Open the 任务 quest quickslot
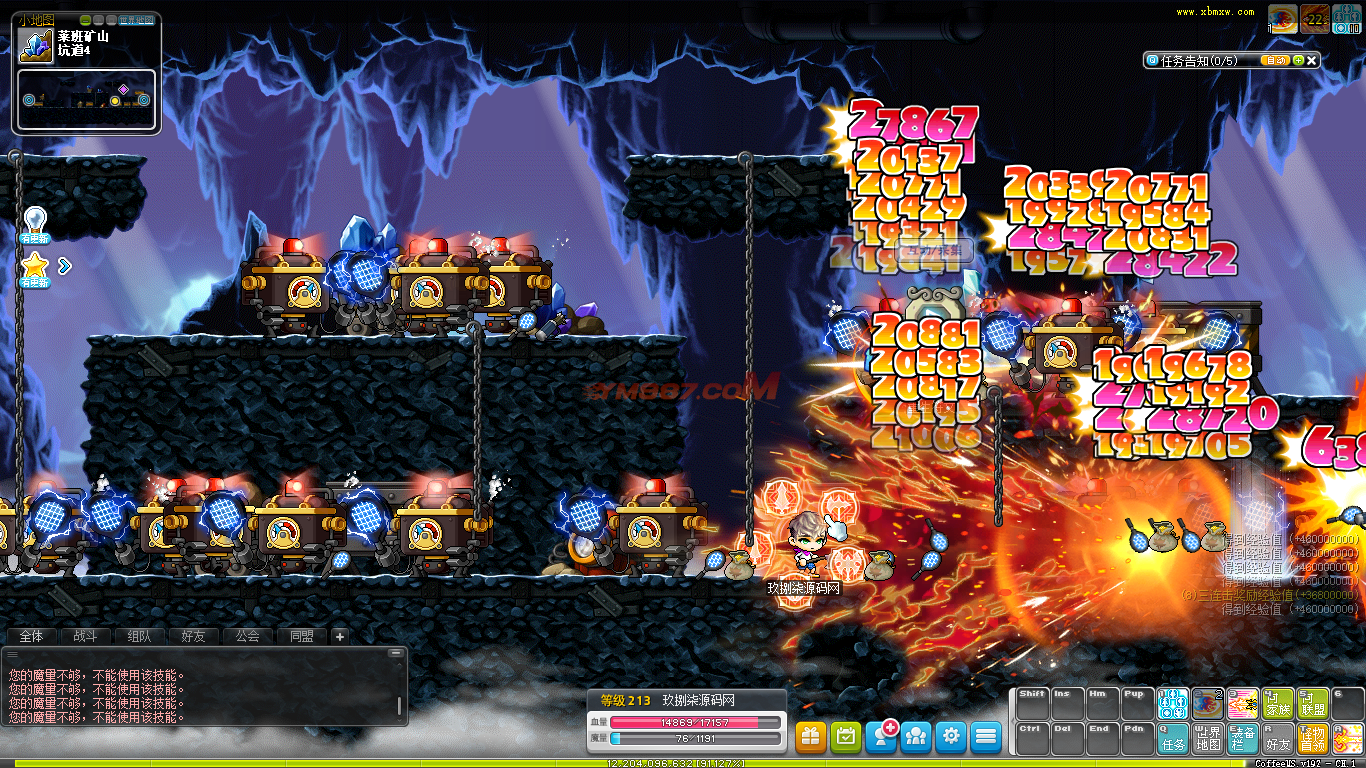 click(1173, 738)
